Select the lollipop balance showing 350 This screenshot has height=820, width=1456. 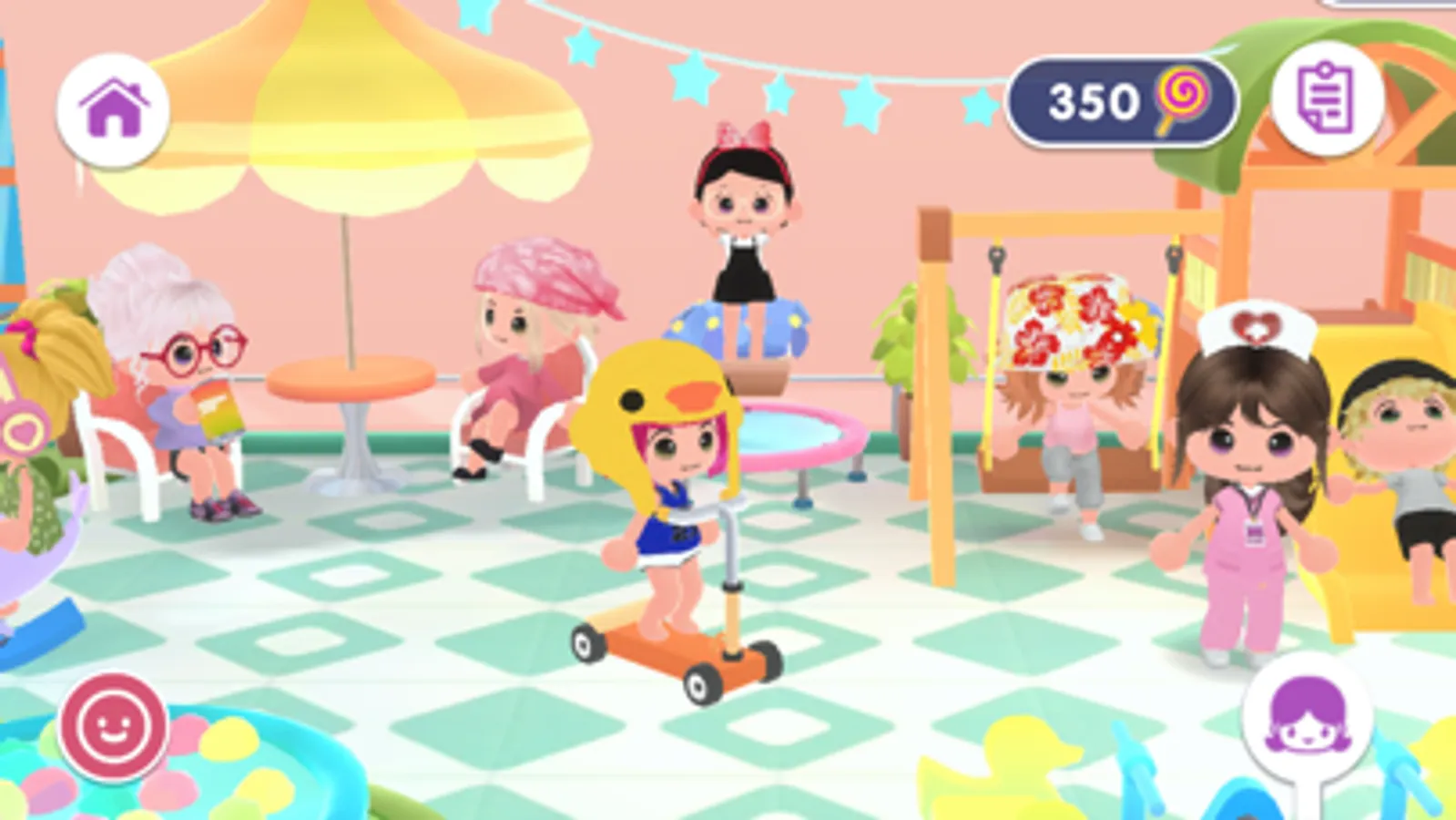[1093, 101]
